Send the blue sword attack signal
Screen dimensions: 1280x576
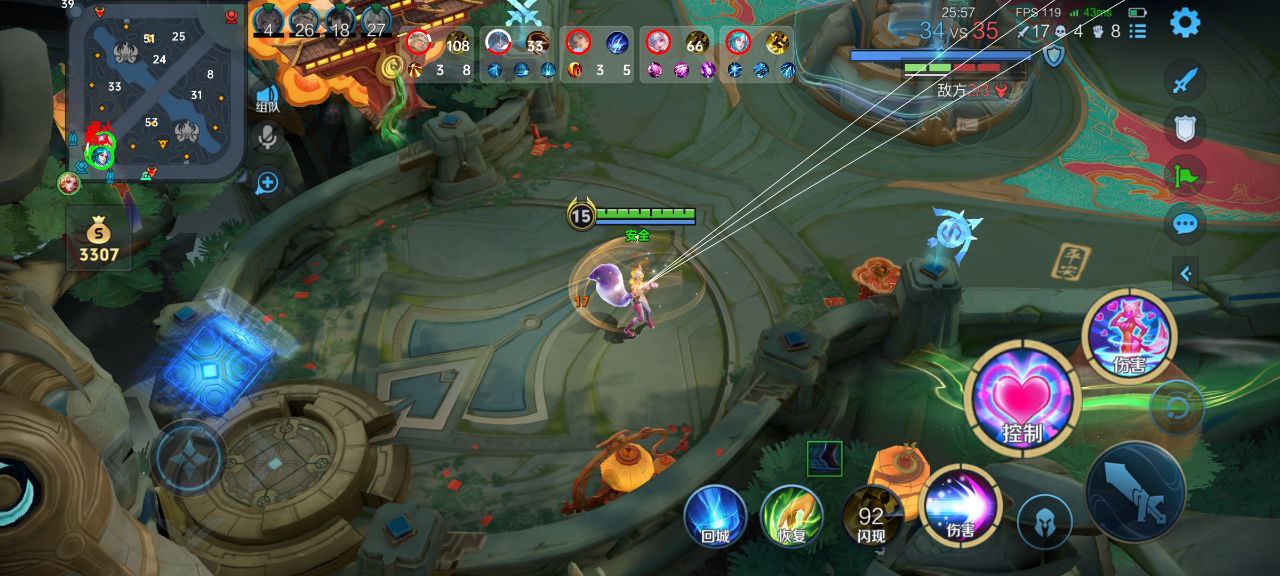(x=1185, y=81)
